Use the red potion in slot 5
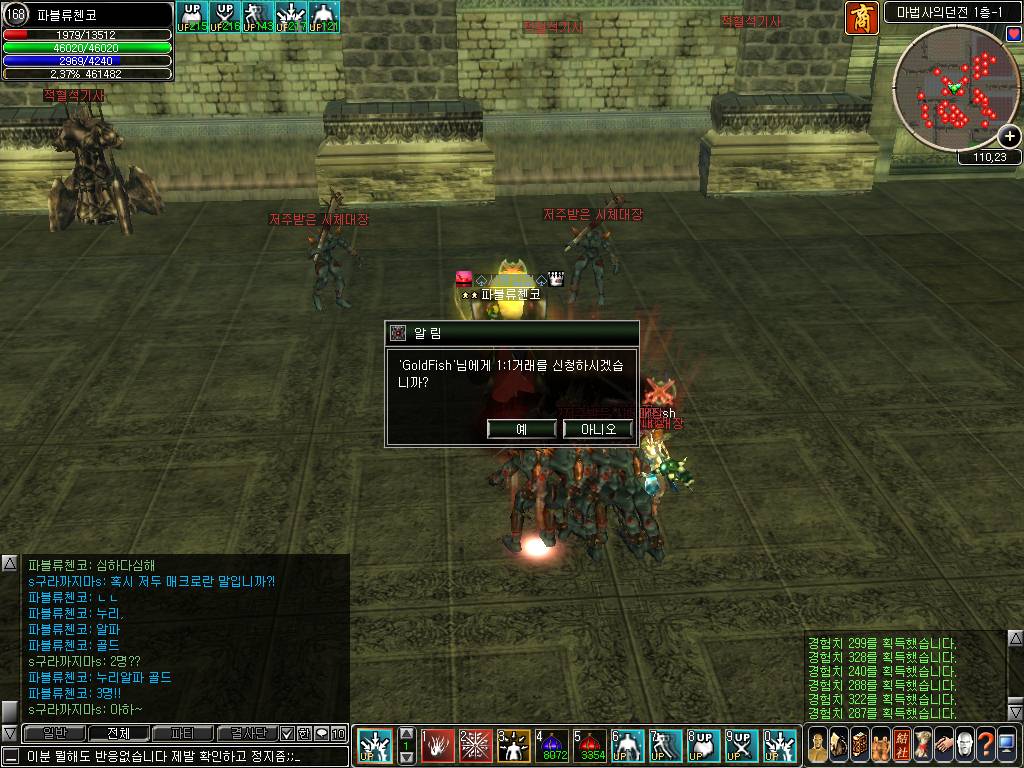The image size is (1024, 768). coord(591,745)
